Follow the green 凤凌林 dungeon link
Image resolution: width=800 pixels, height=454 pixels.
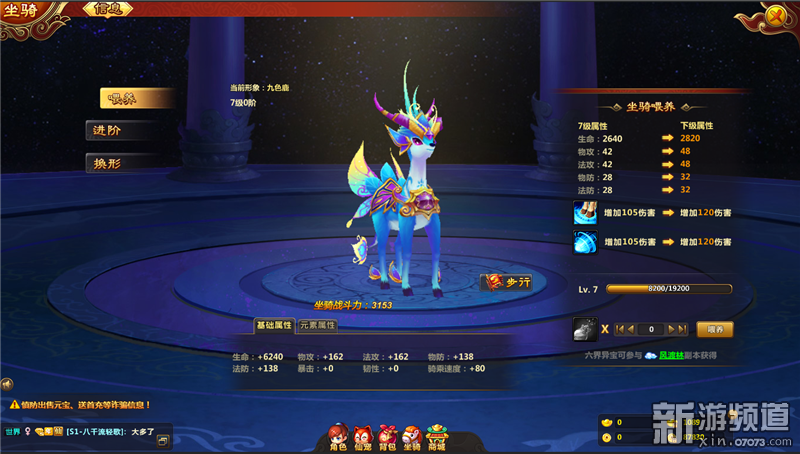click(x=672, y=355)
